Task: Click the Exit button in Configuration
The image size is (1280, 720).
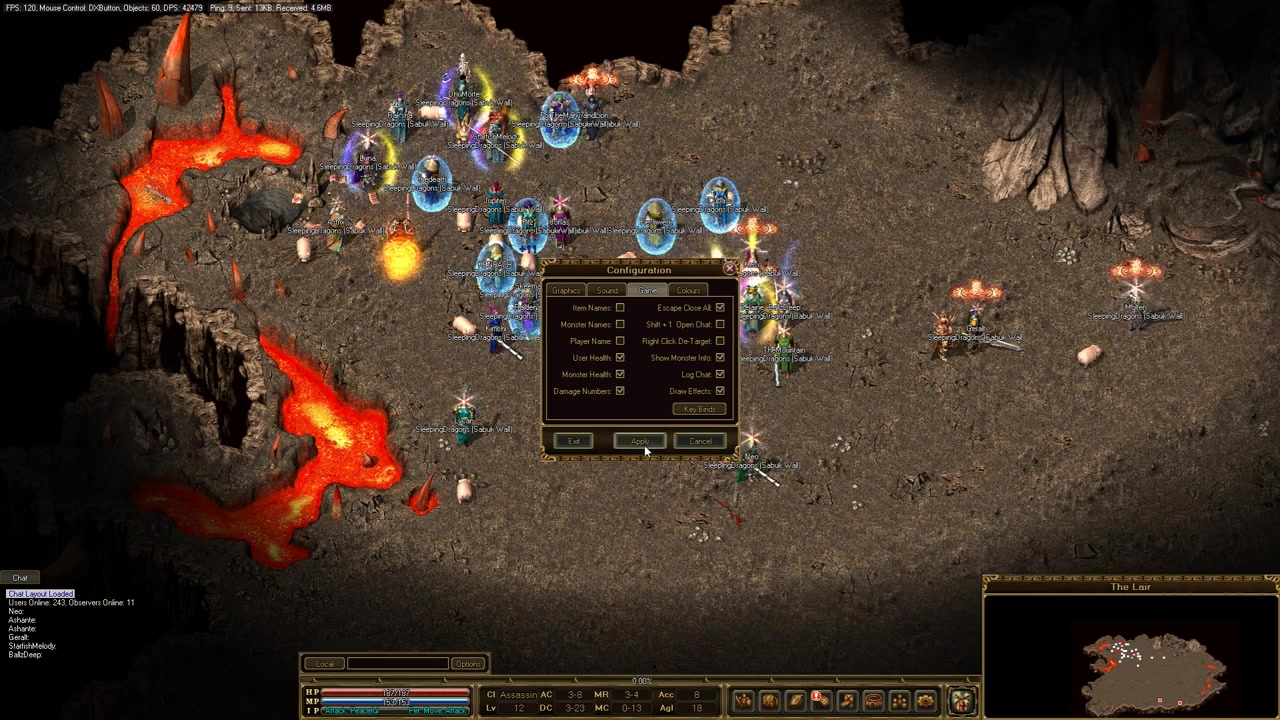Action: tap(574, 441)
